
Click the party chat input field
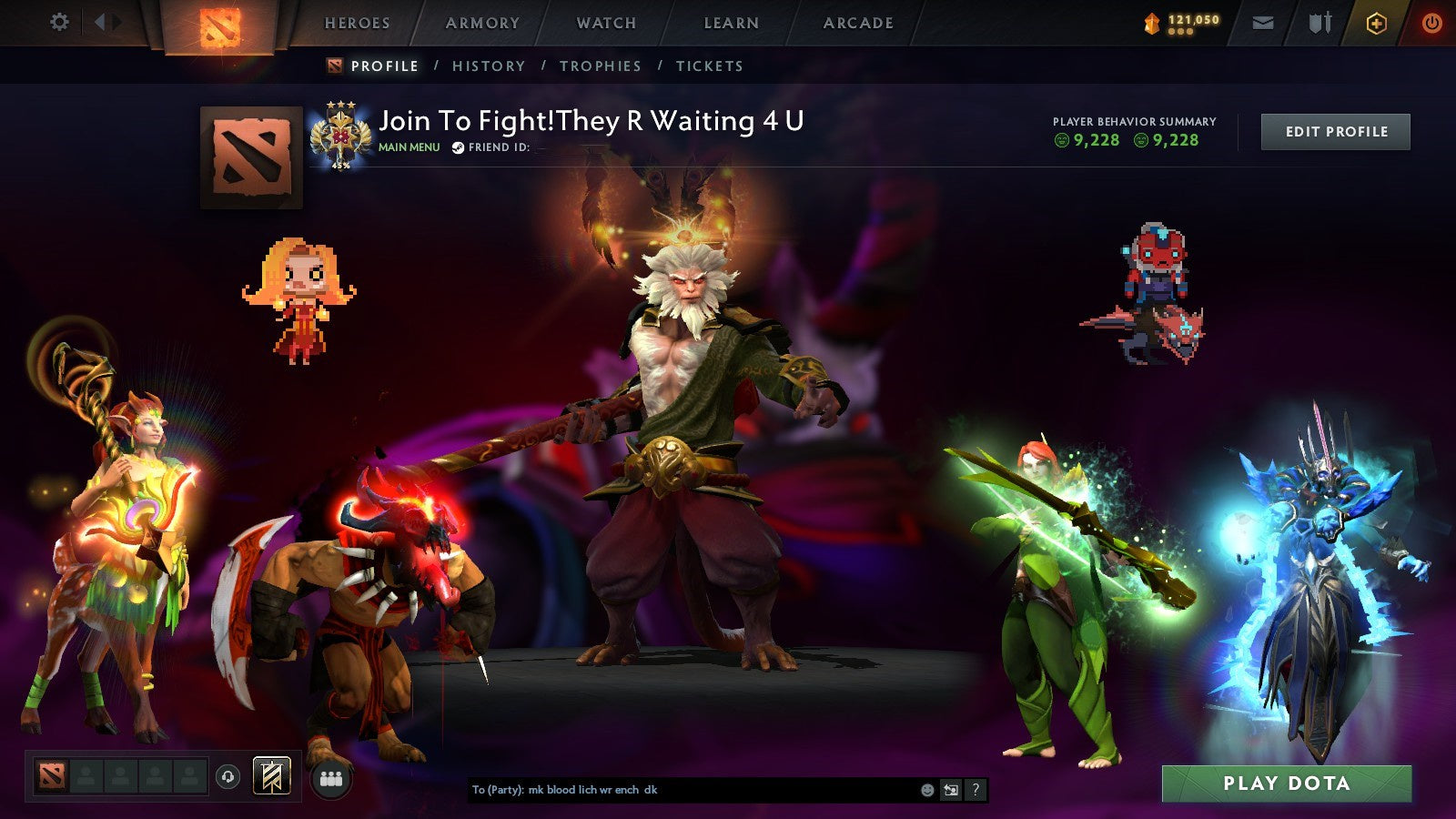point(682,791)
